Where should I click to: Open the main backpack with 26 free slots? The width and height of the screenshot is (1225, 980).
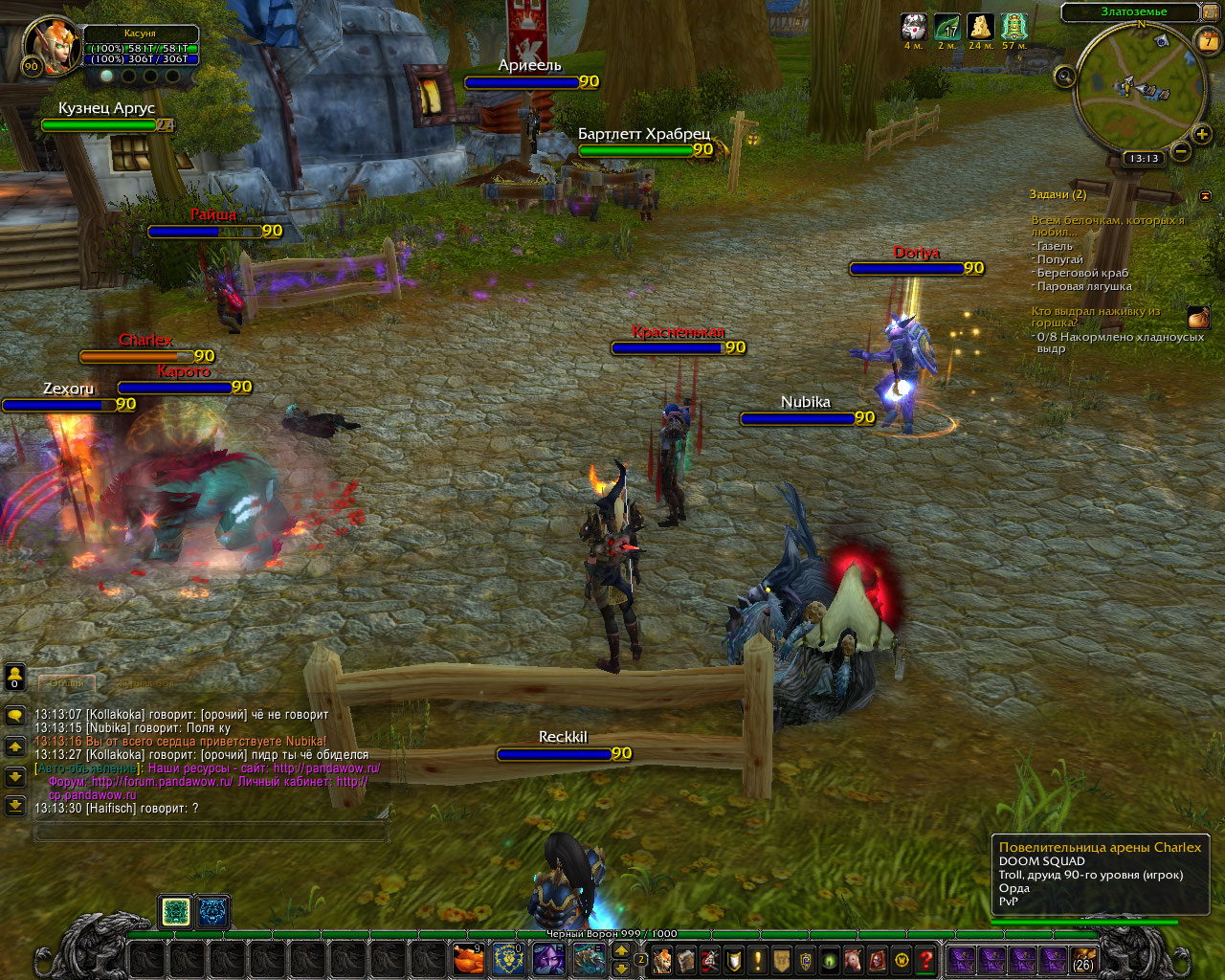[x=1083, y=959]
